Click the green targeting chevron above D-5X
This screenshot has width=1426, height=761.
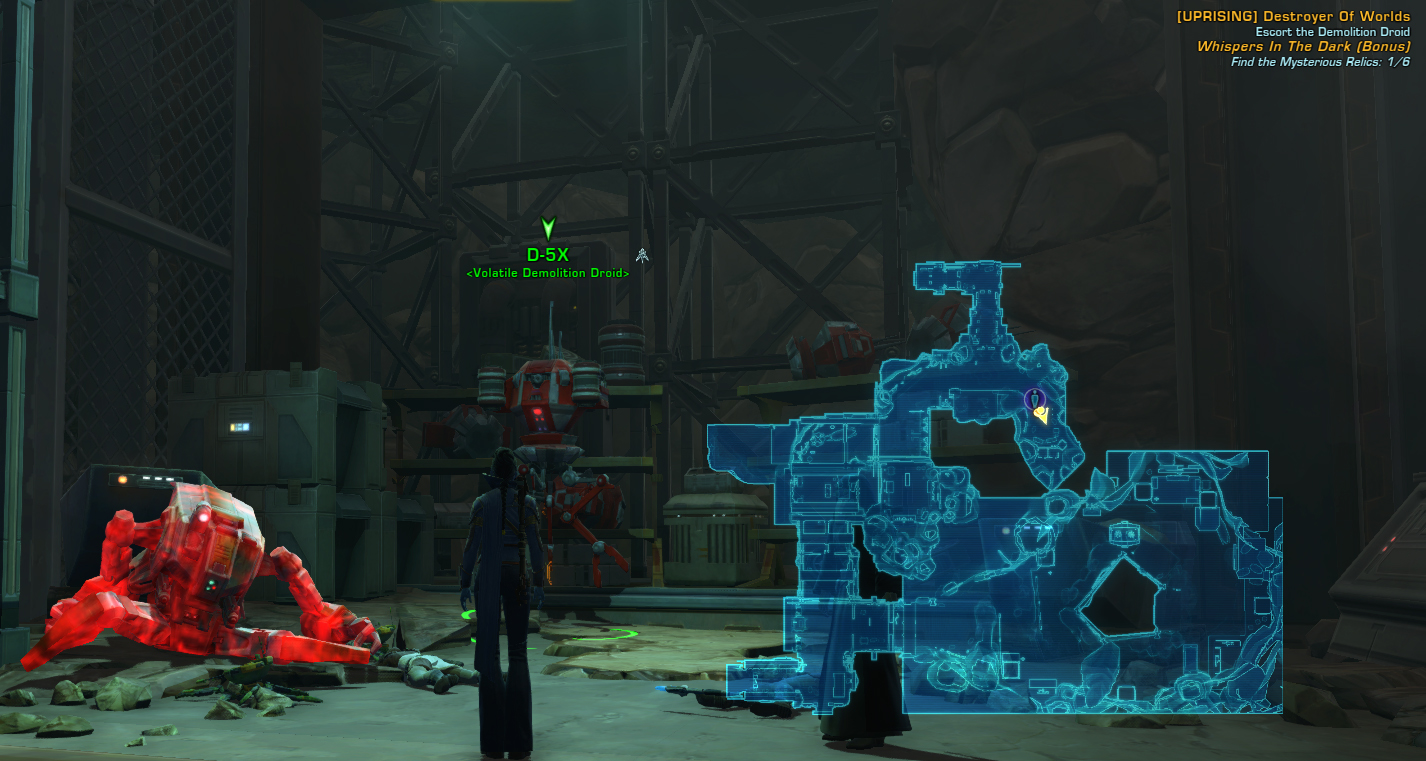point(546,227)
